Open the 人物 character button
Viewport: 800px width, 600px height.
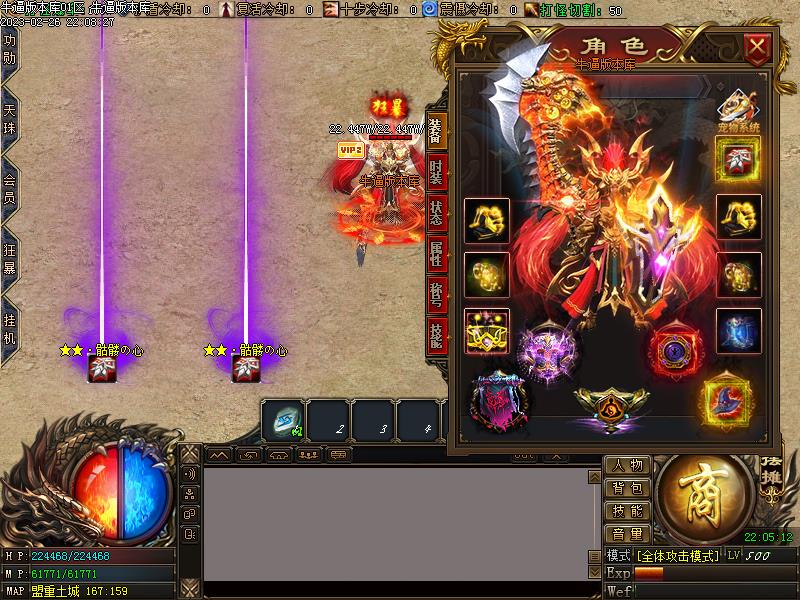click(x=628, y=466)
